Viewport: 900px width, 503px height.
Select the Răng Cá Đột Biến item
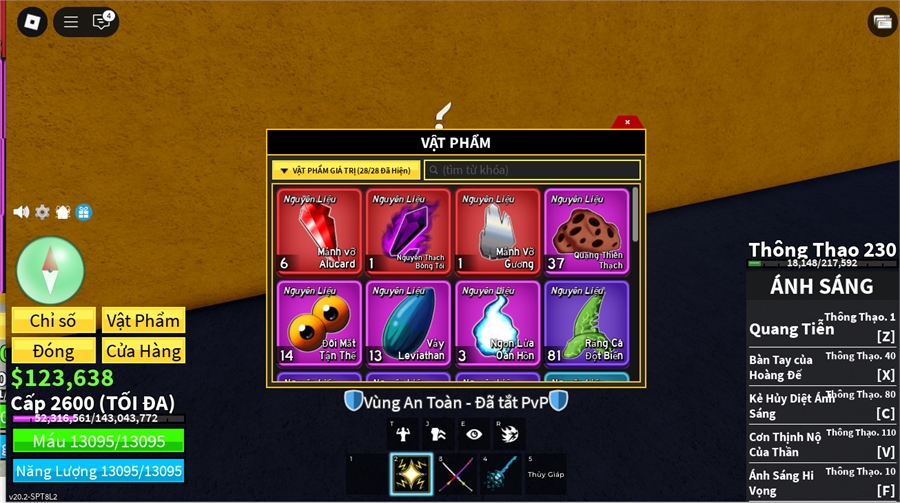point(586,322)
